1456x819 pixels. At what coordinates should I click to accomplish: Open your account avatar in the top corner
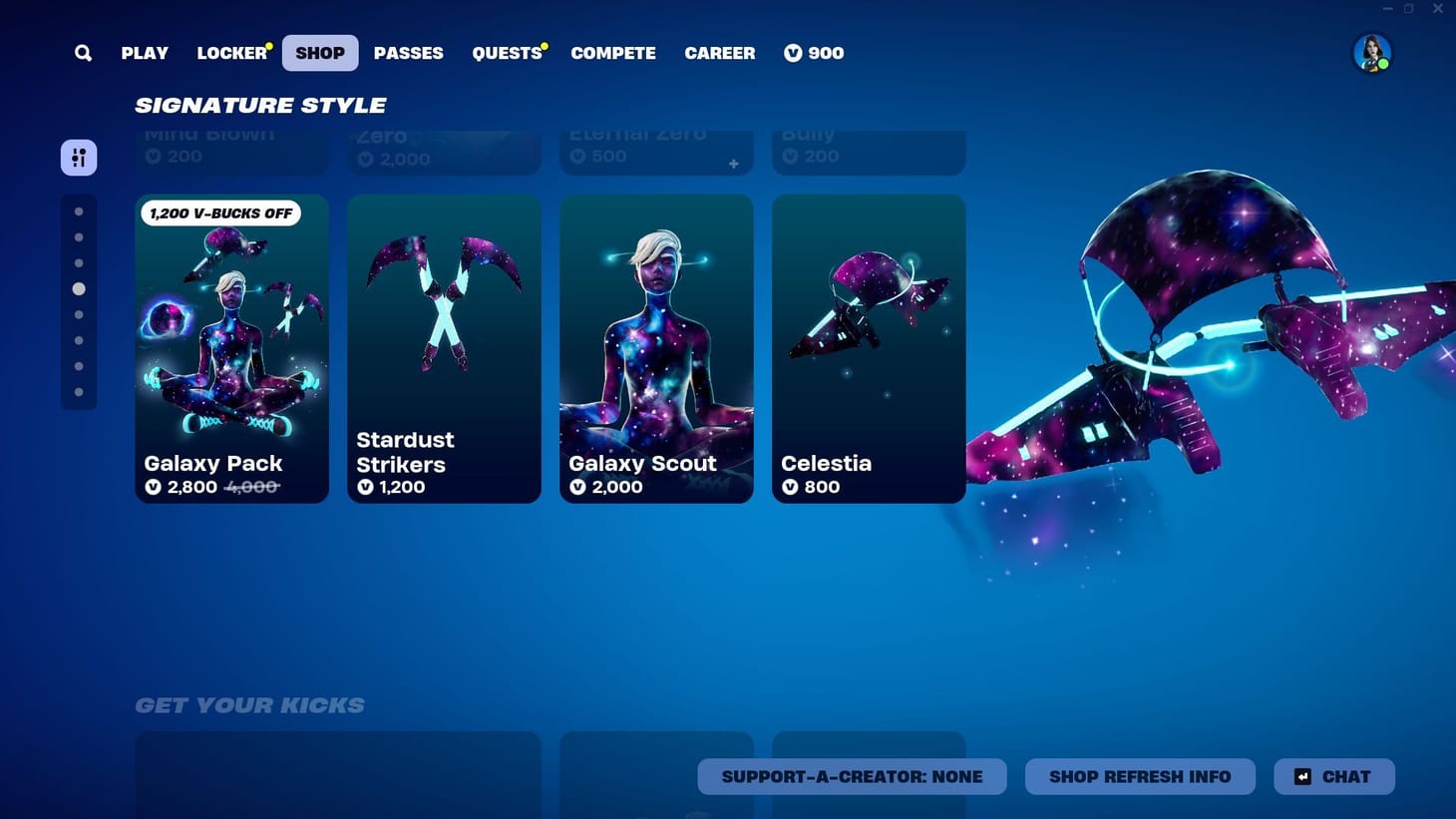1373,53
